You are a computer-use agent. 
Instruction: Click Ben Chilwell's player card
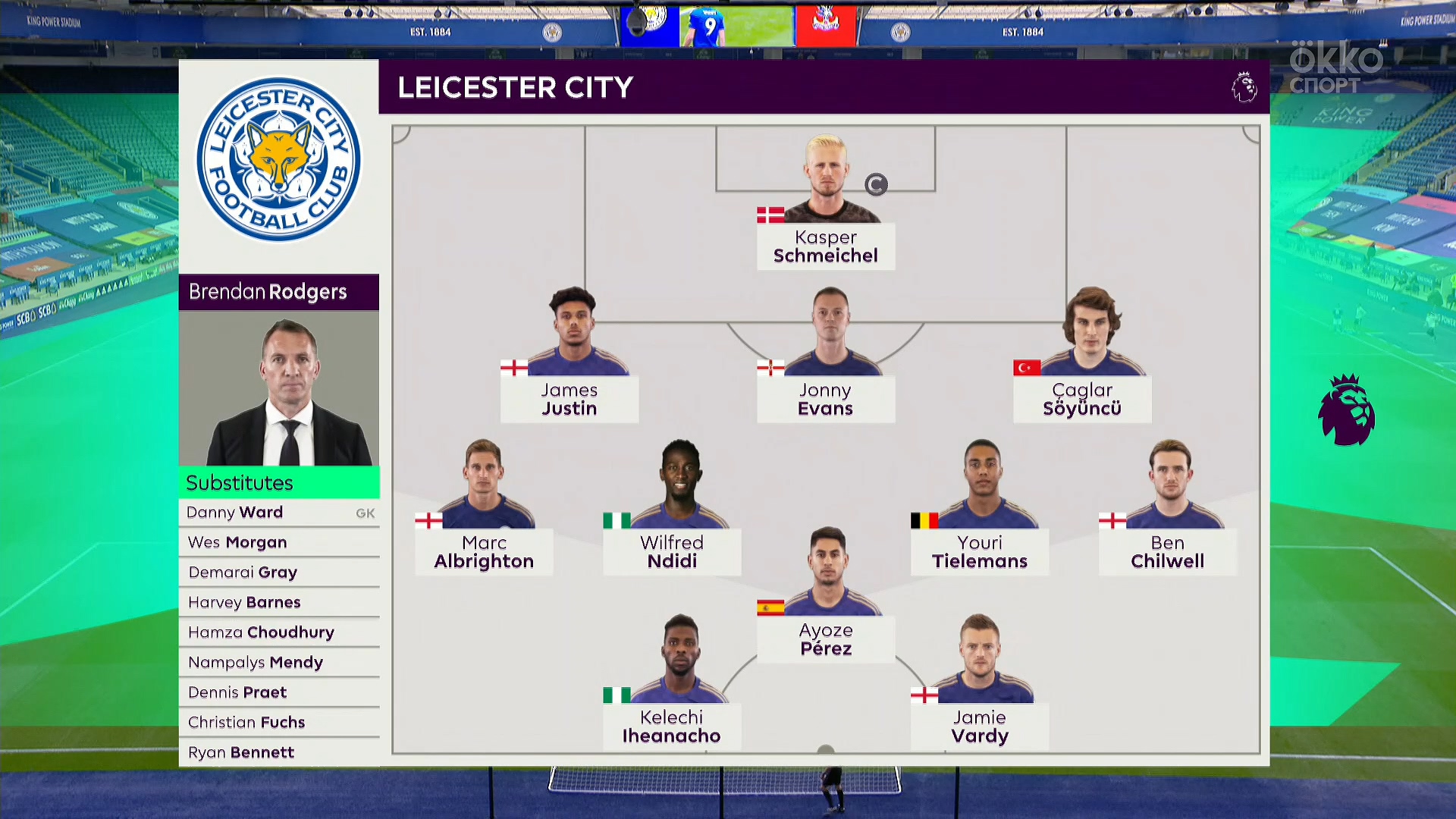pyautogui.click(x=1167, y=551)
